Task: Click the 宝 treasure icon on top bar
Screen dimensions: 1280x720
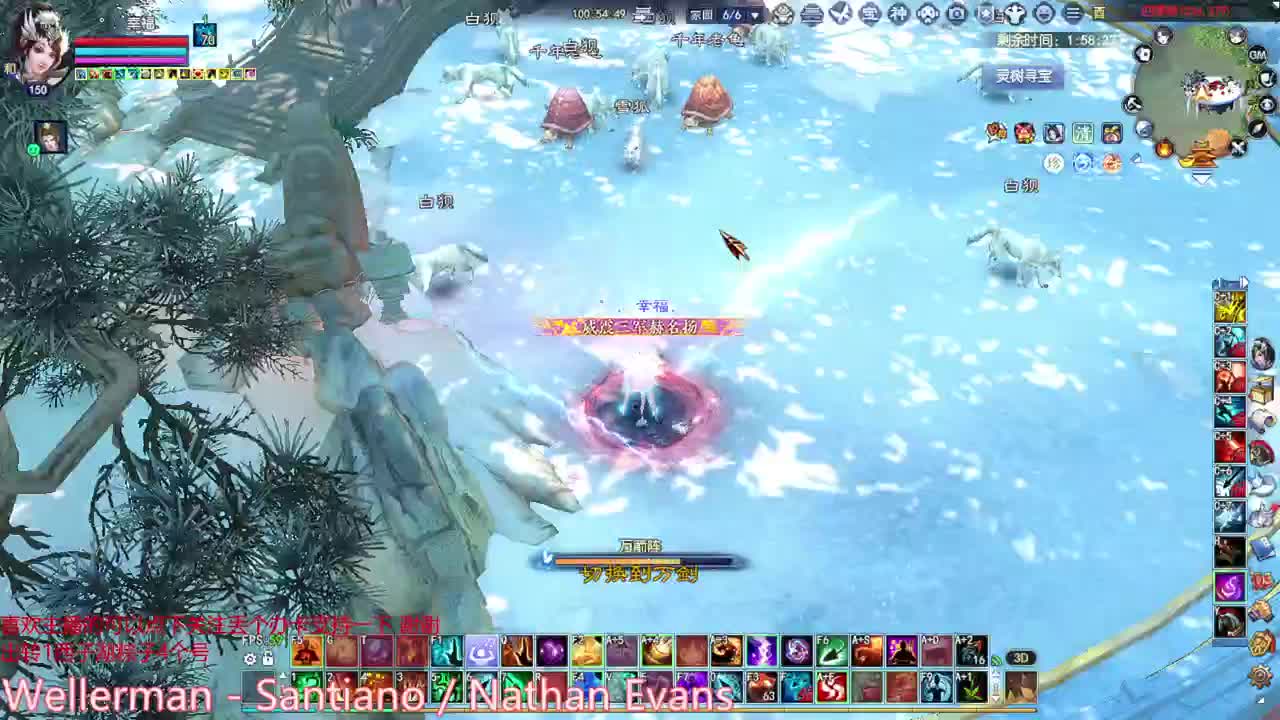Action: (870, 14)
